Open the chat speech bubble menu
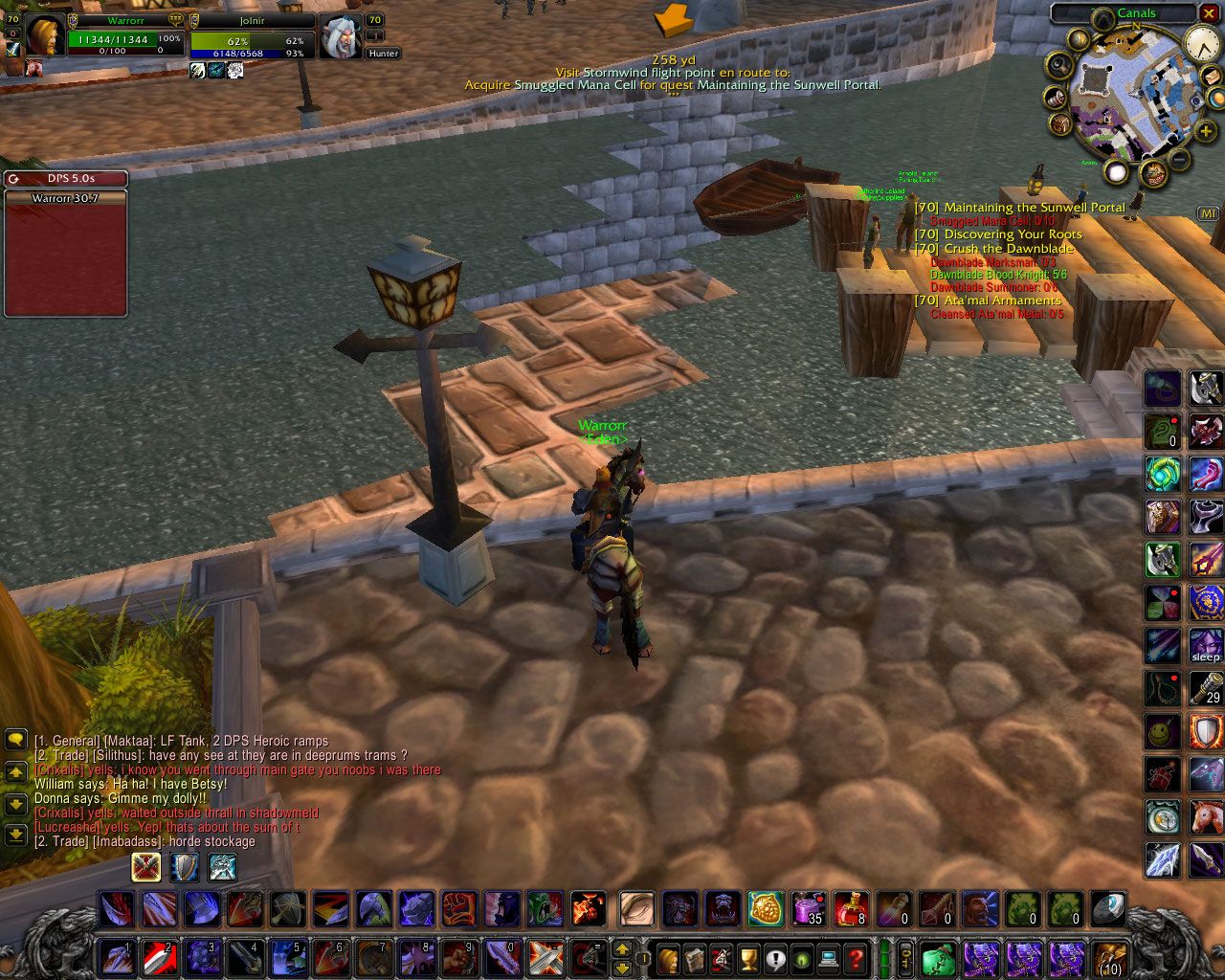The image size is (1225, 980). tap(15, 740)
